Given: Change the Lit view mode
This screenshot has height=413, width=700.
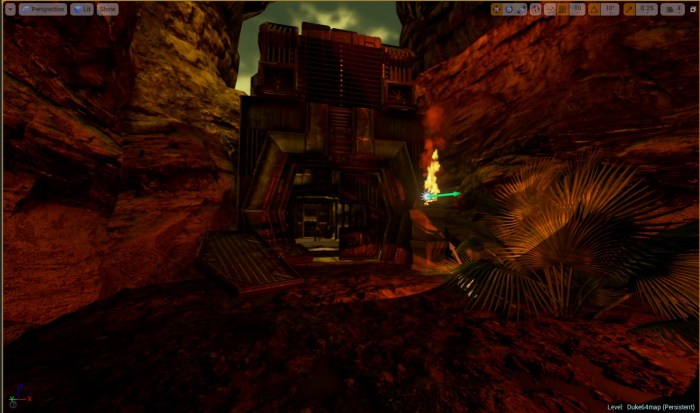Looking at the screenshot, I should tap(82, 9).
